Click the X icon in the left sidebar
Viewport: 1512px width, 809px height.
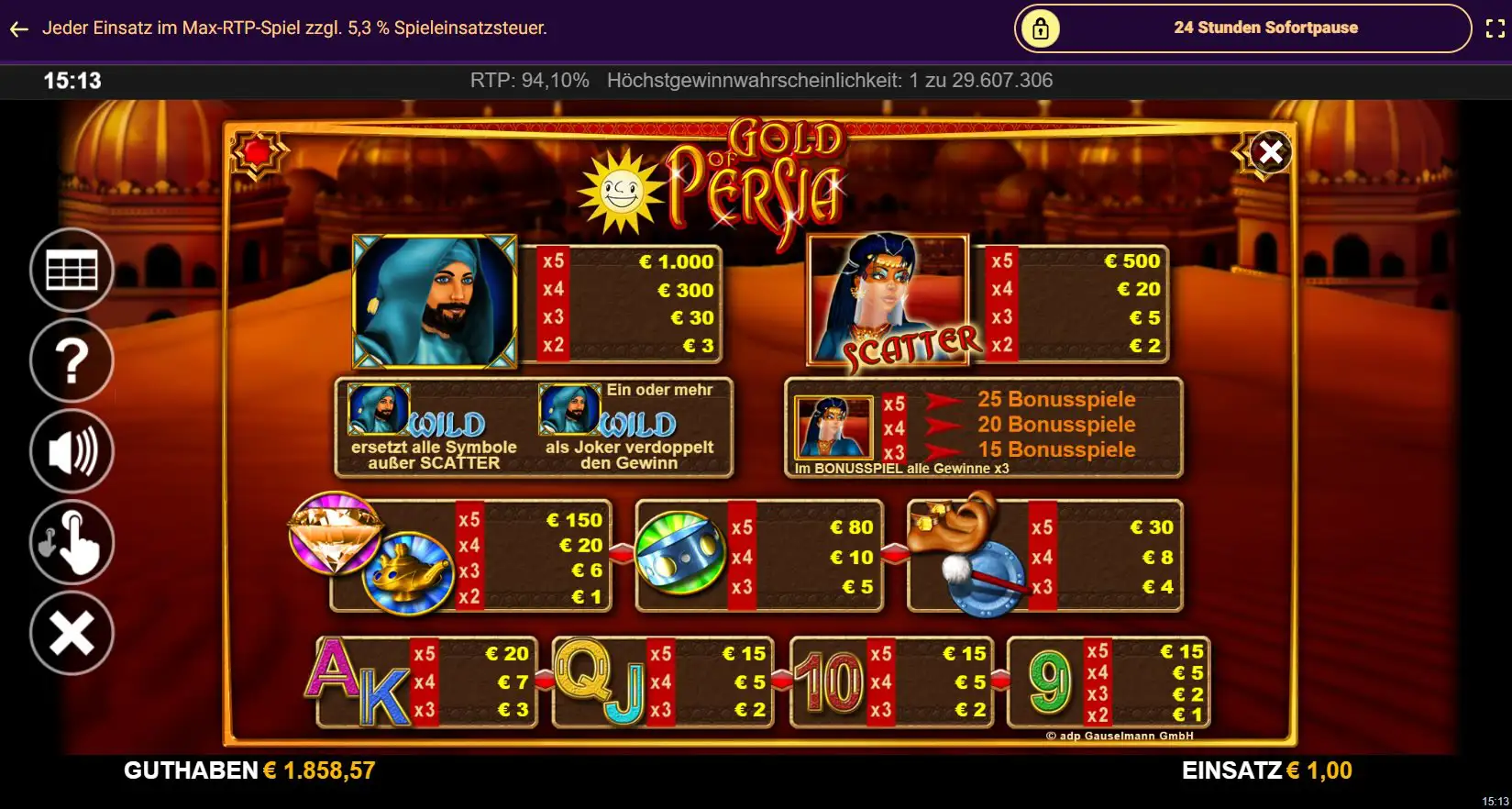[x=72, y=633]
